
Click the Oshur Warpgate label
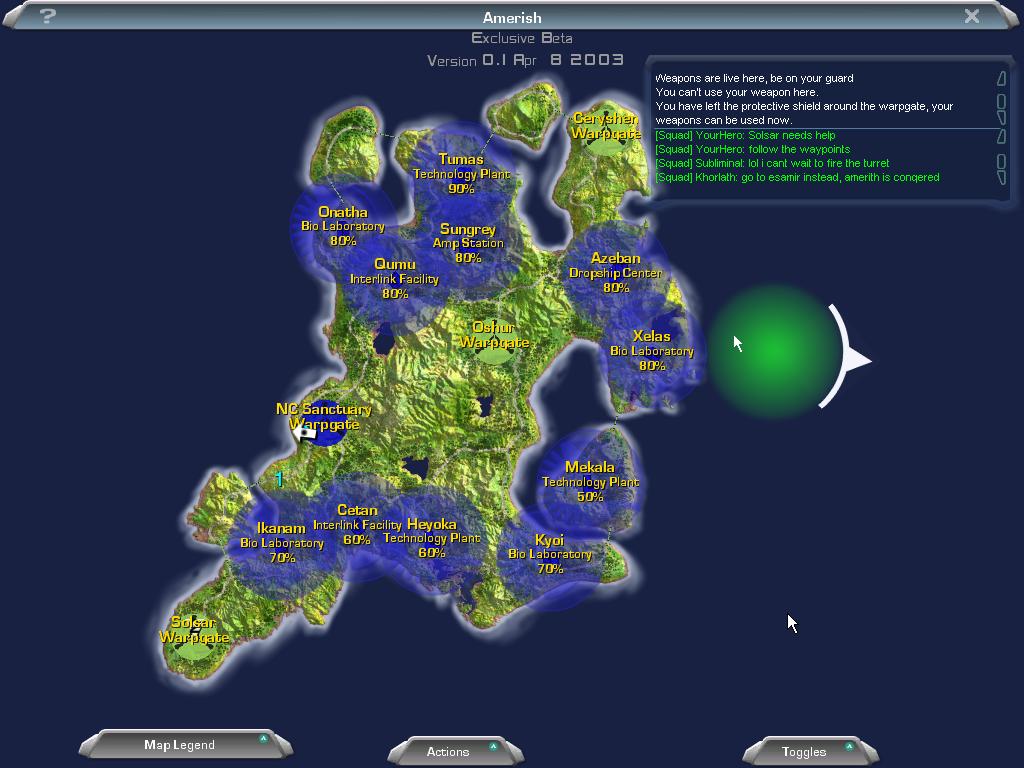point(494,335)
